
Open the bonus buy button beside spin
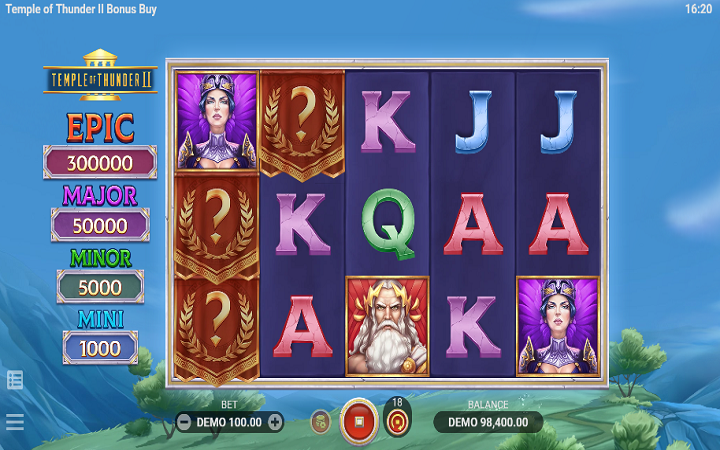pyautogui.click(x=320, y=422)
